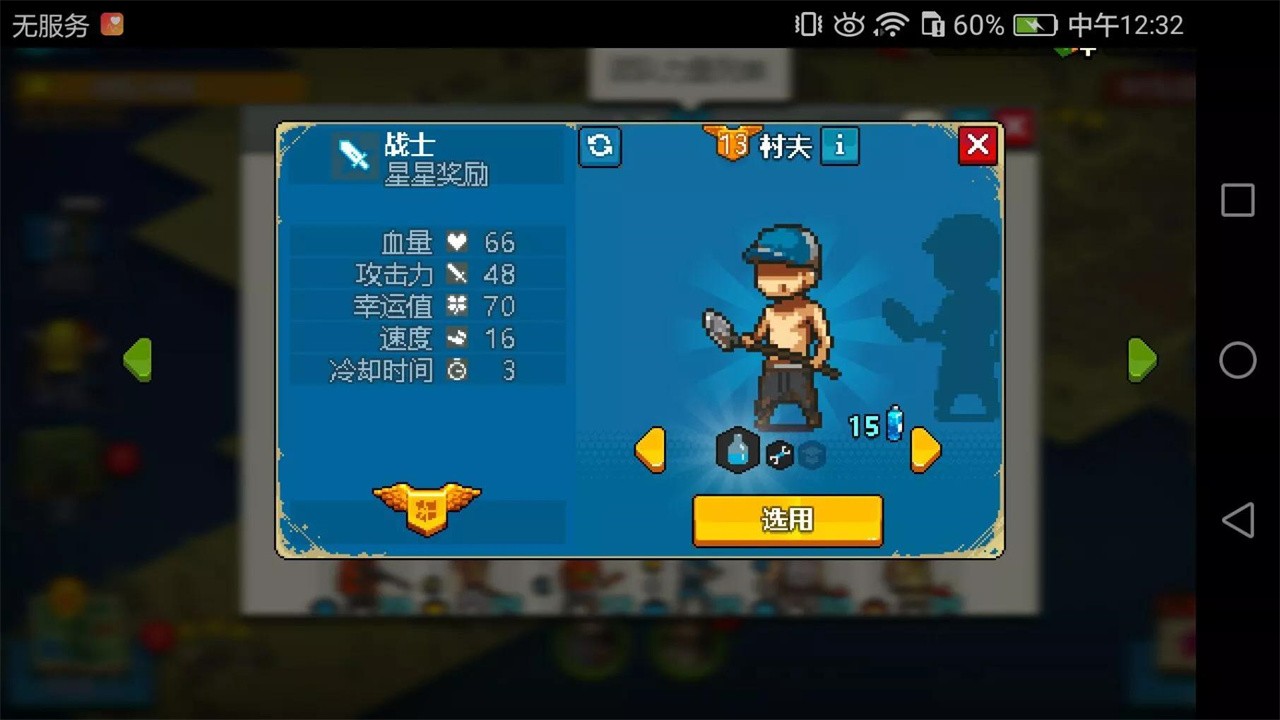This screenshot has height=720, width=1280.
Task: Refresh the villager's appearance with the reroll icon
Action: pyautogui.click(x=600, y=146)
